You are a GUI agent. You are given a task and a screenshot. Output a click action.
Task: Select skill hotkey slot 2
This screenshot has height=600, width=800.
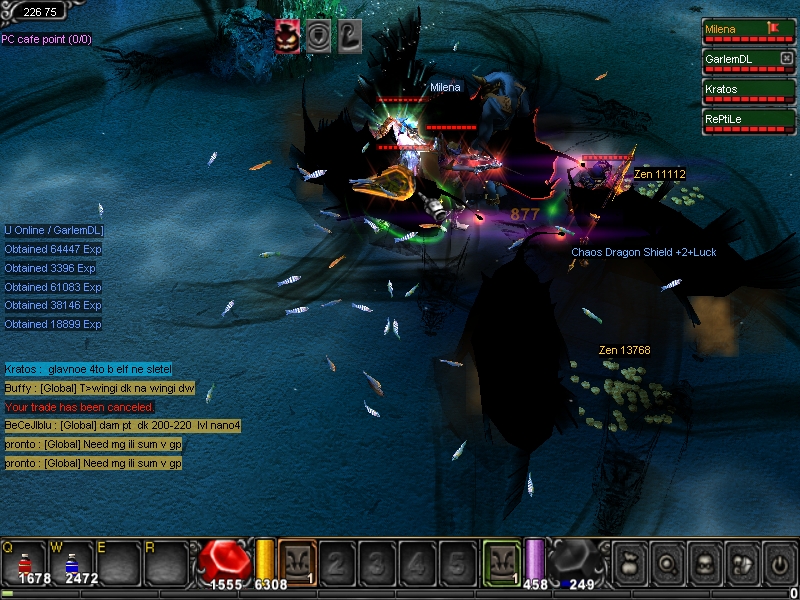336,562
